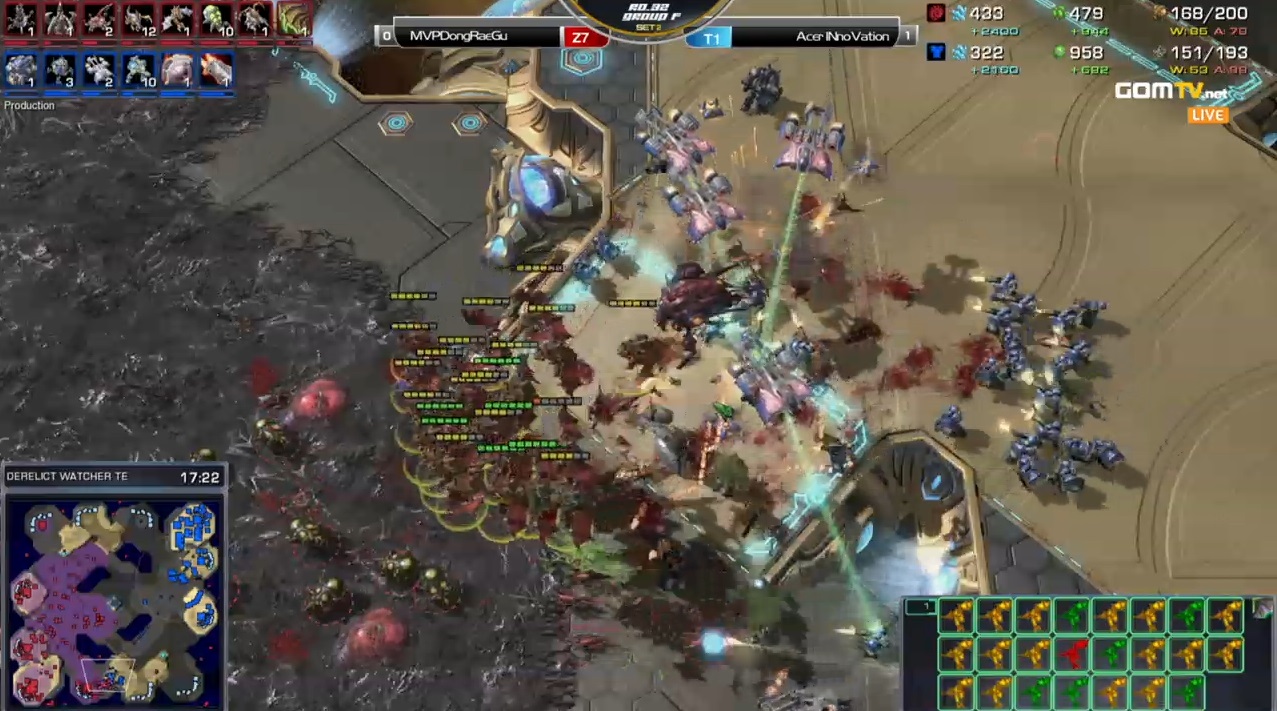1277x711 pixels.
Task: Choose the red-row production icon showing 12
Action: tap(138, 19)
